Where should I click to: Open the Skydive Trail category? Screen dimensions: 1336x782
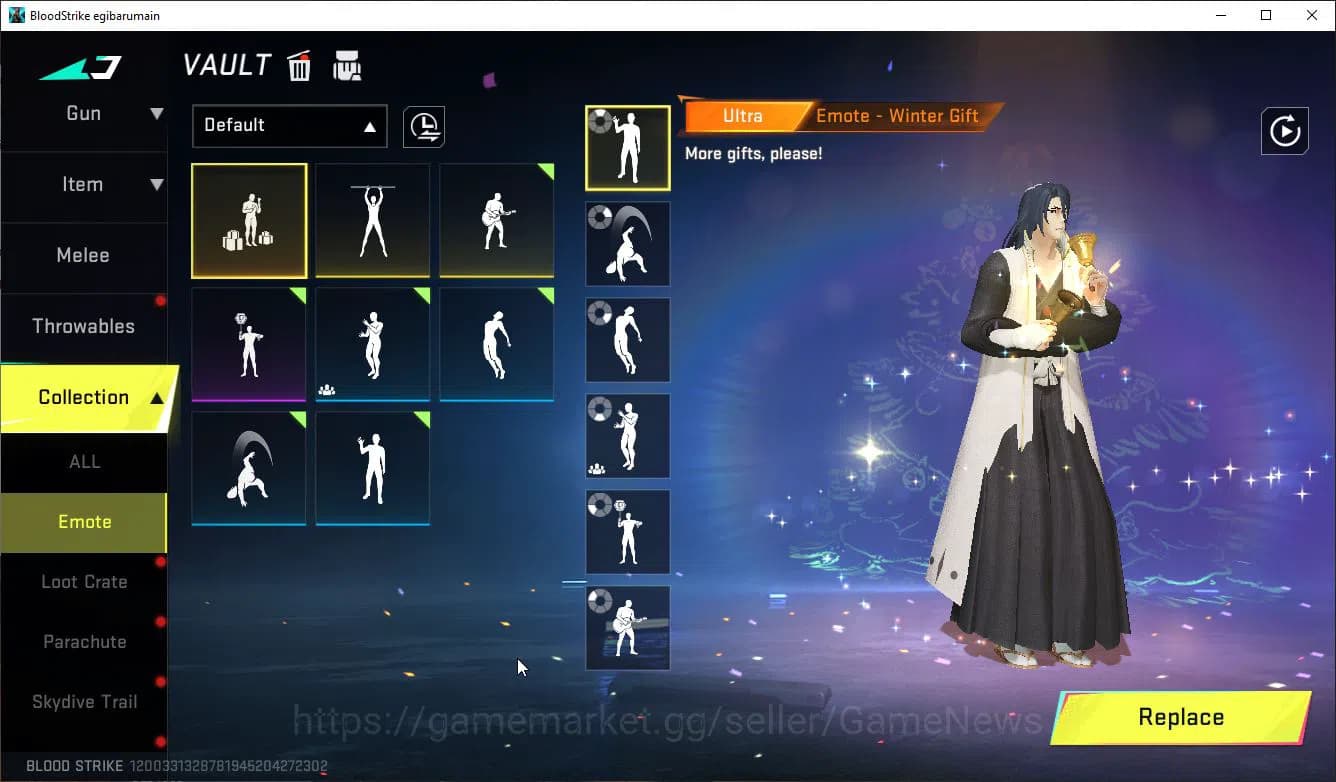pyautogui.click(x=84, y=701)
